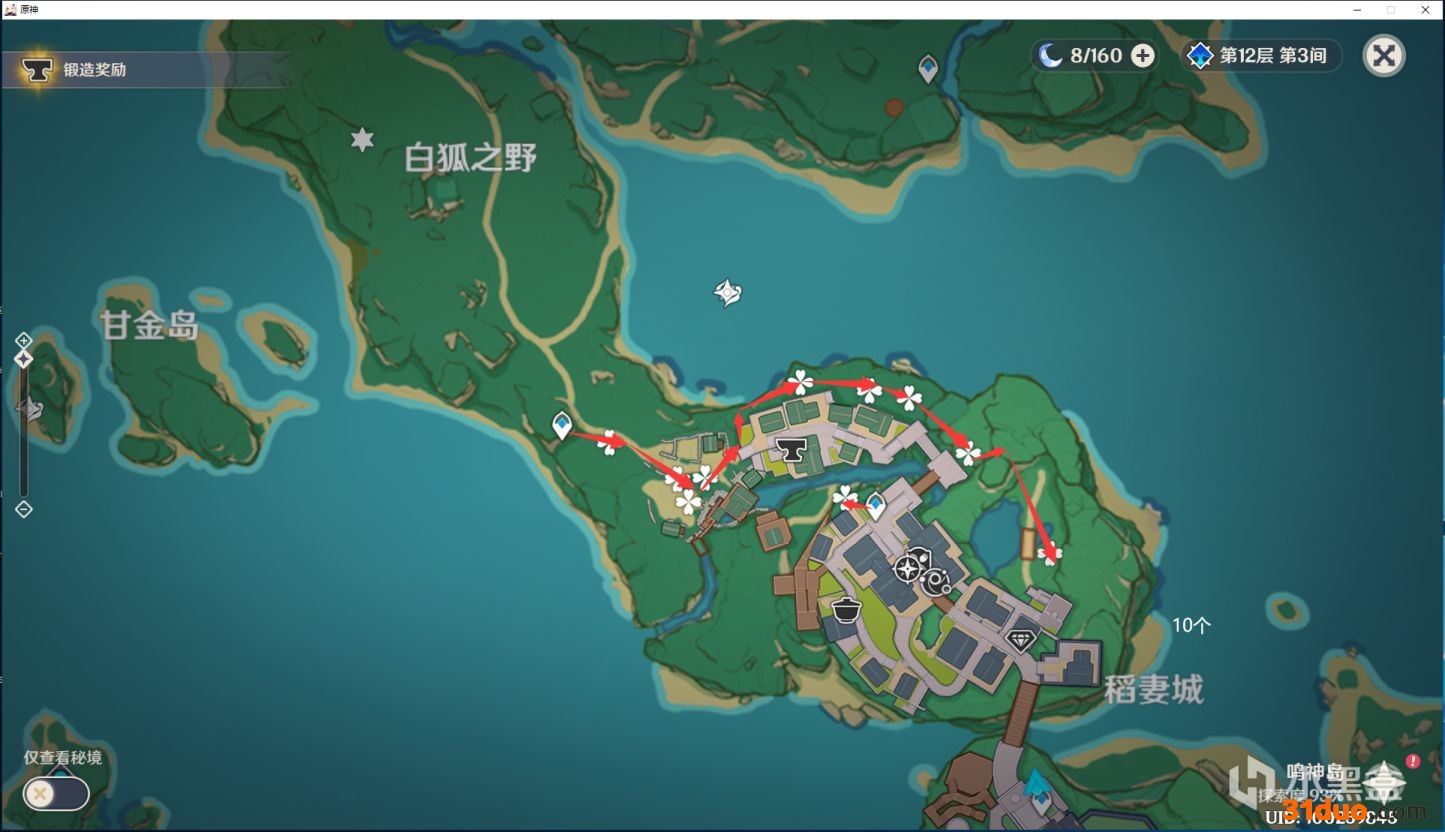The height and width of the screenshot is (832, 1445).
Task: Select the cooking pot restaurant marker
Action: [847, 608]
